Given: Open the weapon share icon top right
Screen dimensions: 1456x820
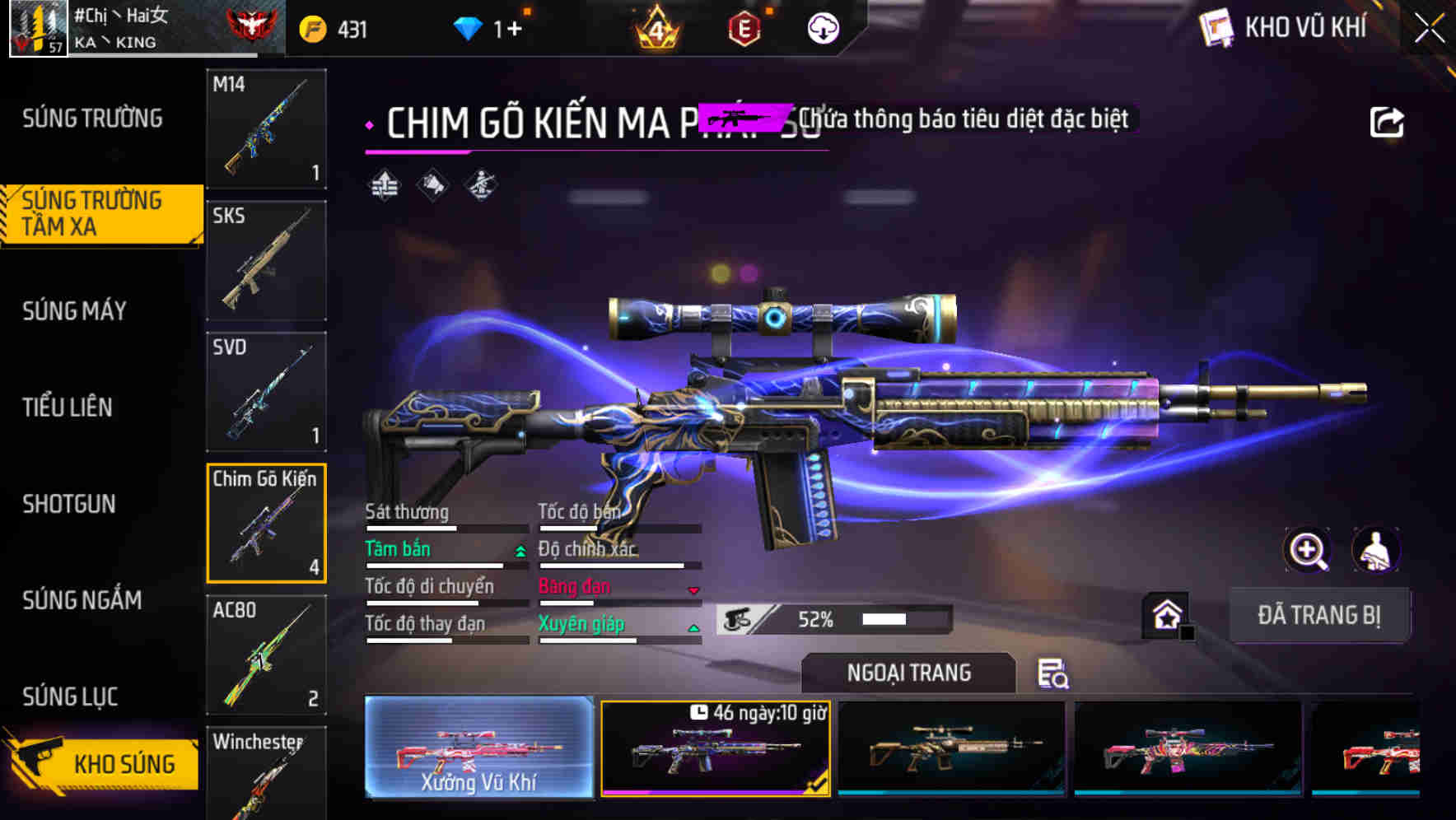Looking at the screenshot, I should tap(1388, 121).
